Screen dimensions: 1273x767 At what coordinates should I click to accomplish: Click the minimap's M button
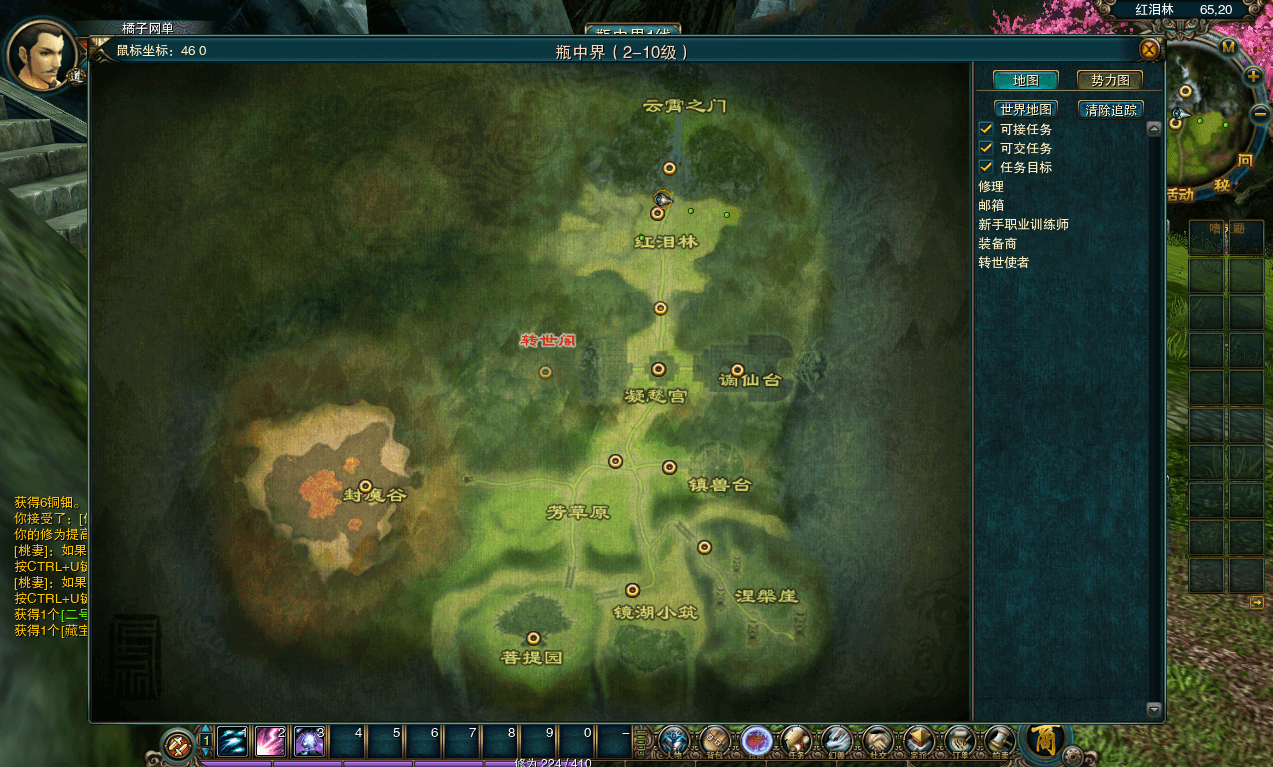[x=1228, y=46]
